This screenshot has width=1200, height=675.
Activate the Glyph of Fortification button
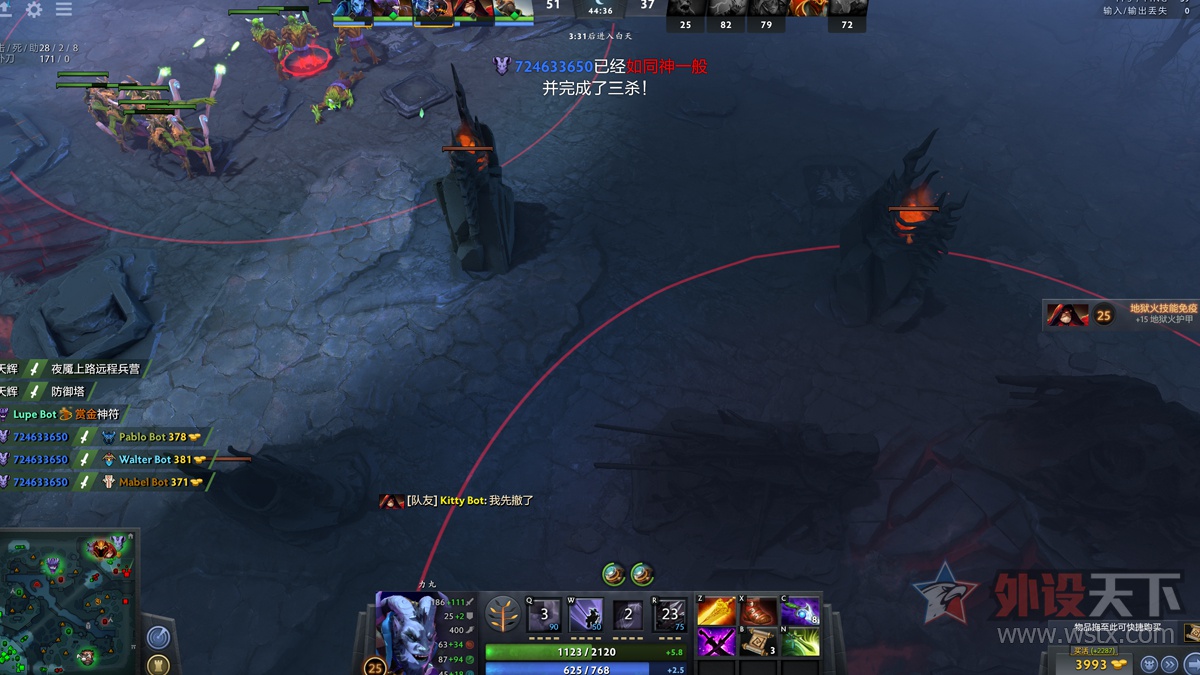click(158, 664)
